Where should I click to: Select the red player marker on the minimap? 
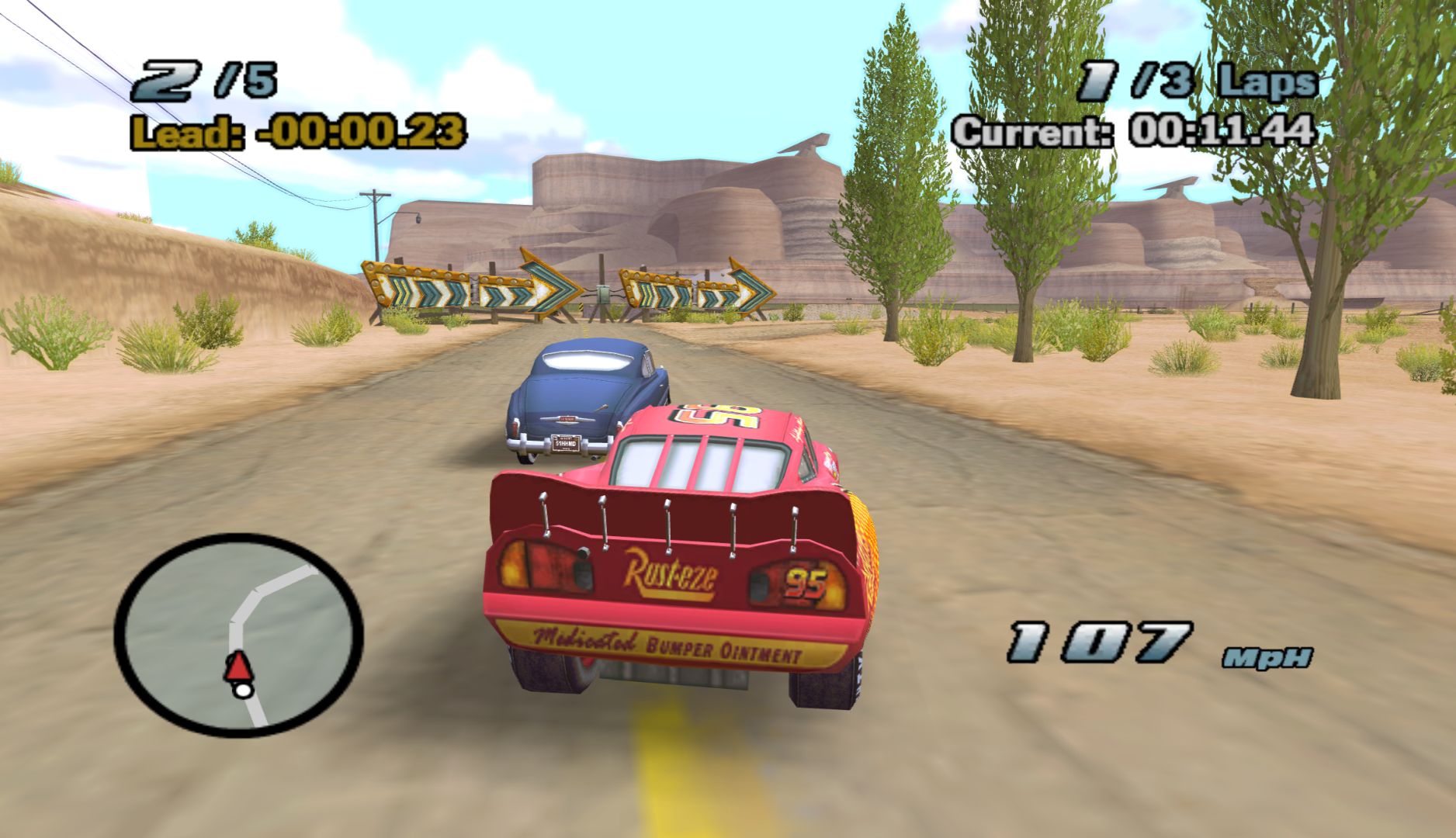point(238,667)
